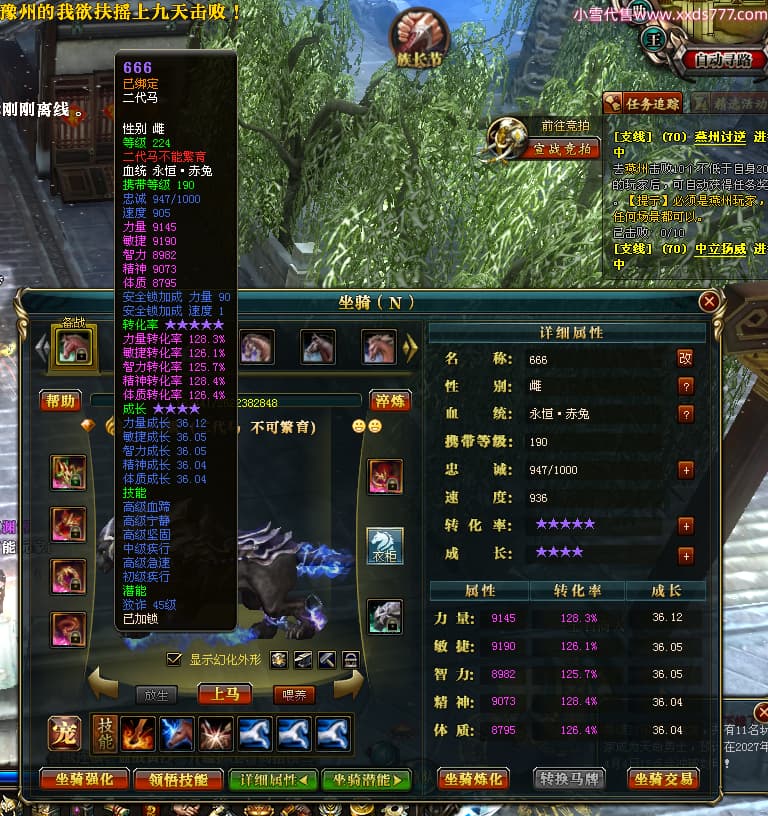
Task: Open 坐骑交易 mount trade
Action: [663, 779]
